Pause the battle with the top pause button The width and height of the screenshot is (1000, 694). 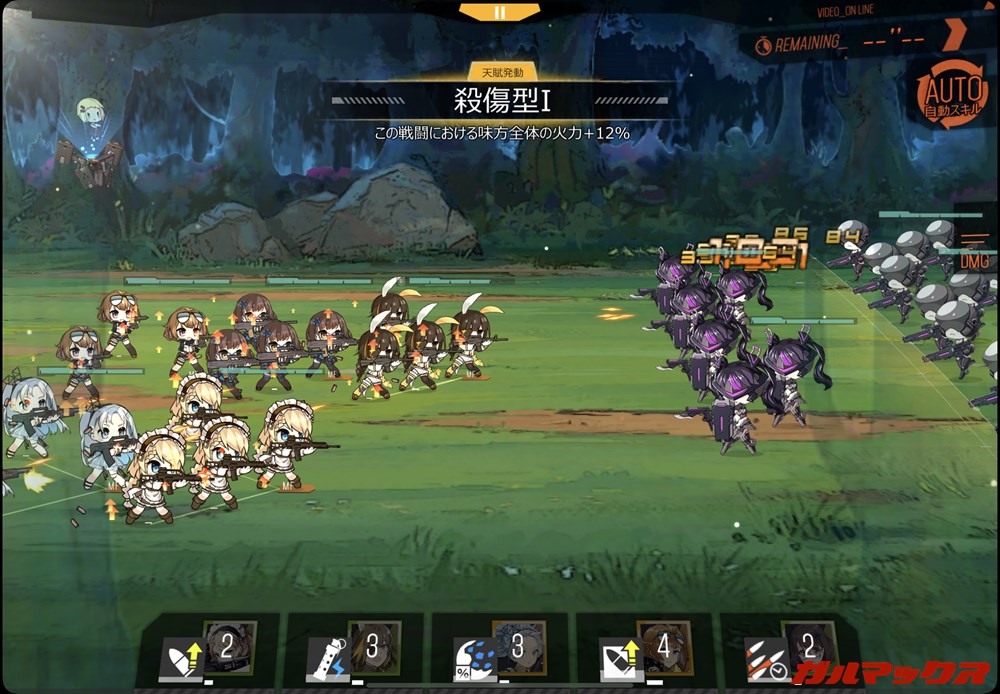pyautogui.click(x=499, y=12)
